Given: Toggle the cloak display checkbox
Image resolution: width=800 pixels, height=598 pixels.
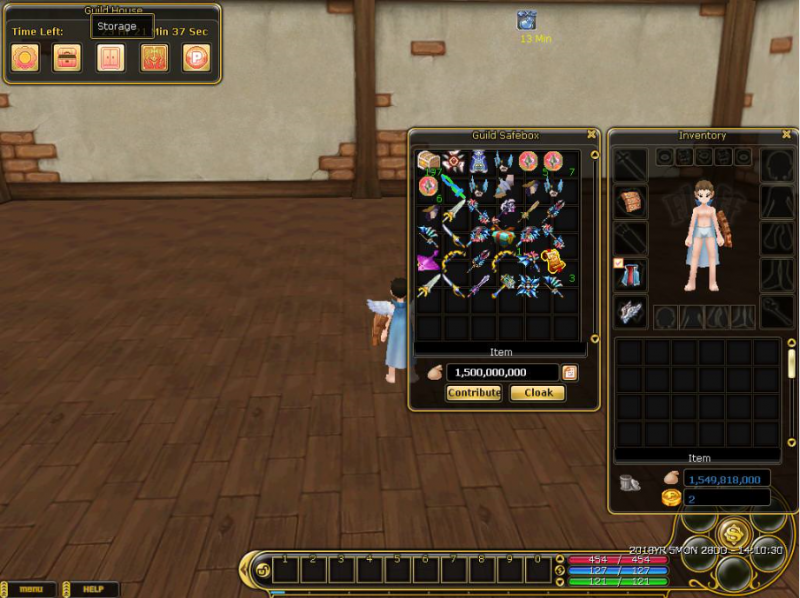Looking at the screenshot, I should click(619, 263).
